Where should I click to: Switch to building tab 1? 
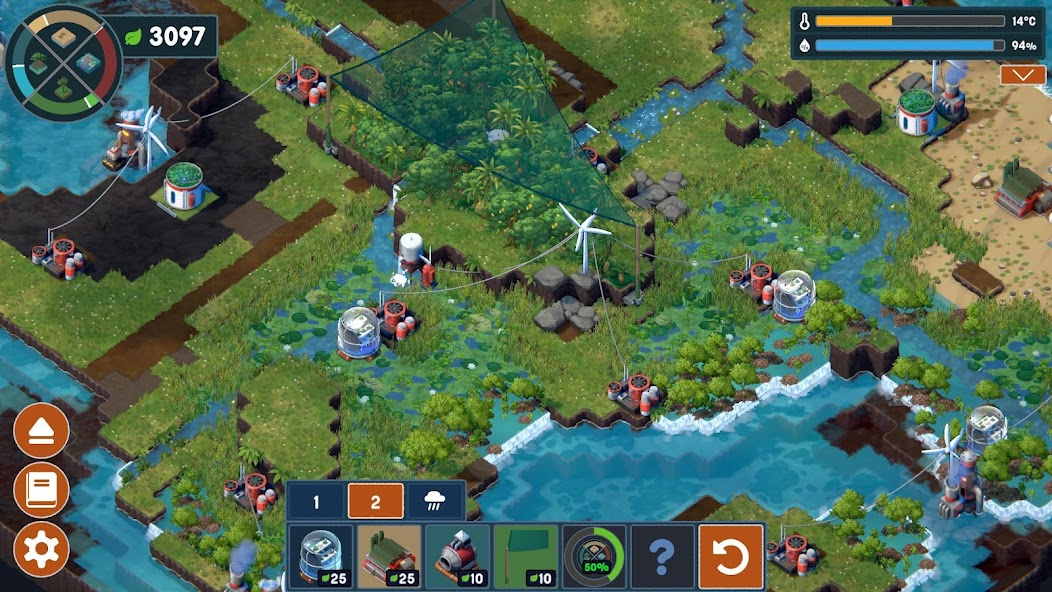point(316,502)
